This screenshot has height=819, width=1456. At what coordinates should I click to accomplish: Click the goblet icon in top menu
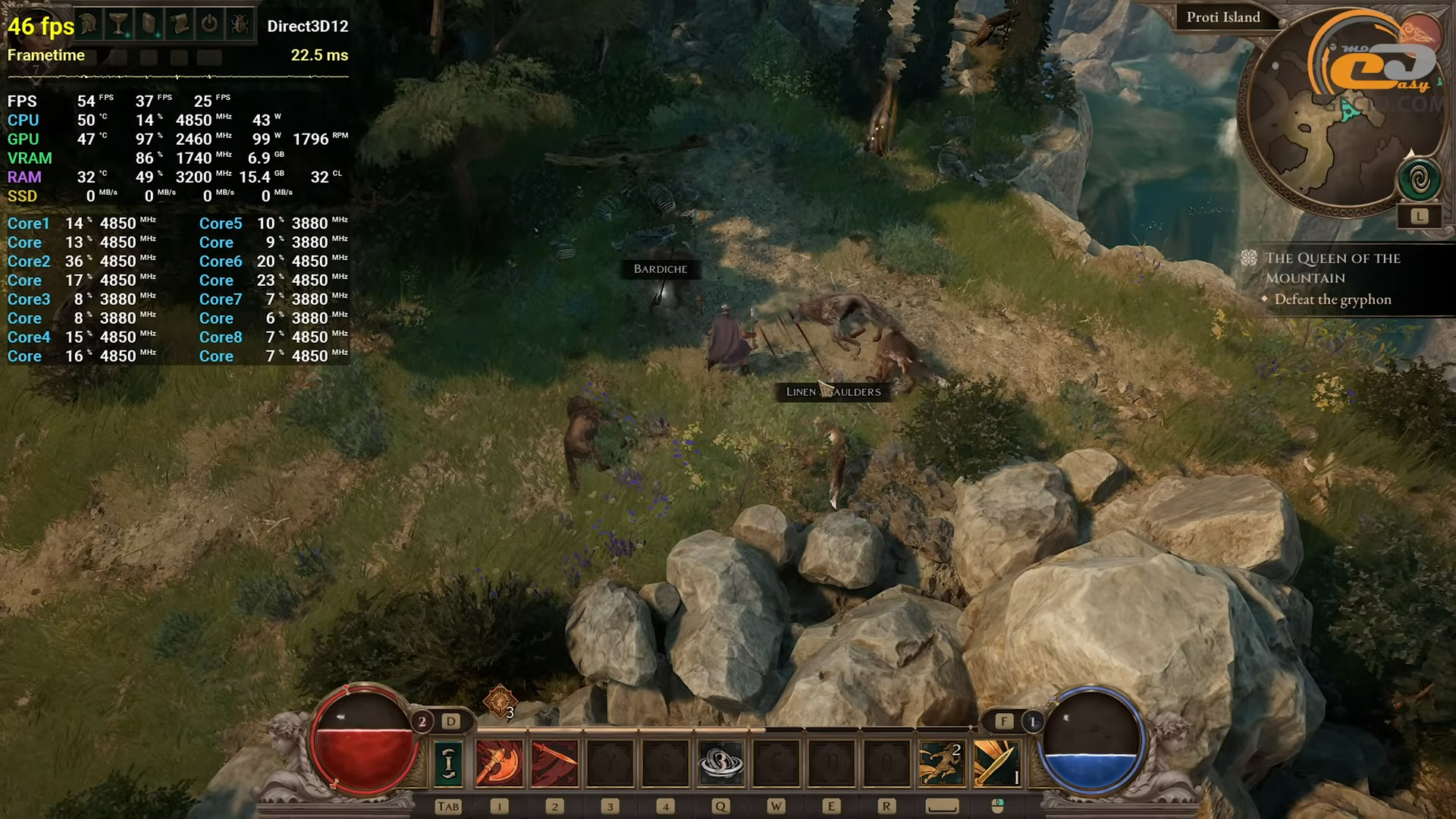(x=119, y=24)
